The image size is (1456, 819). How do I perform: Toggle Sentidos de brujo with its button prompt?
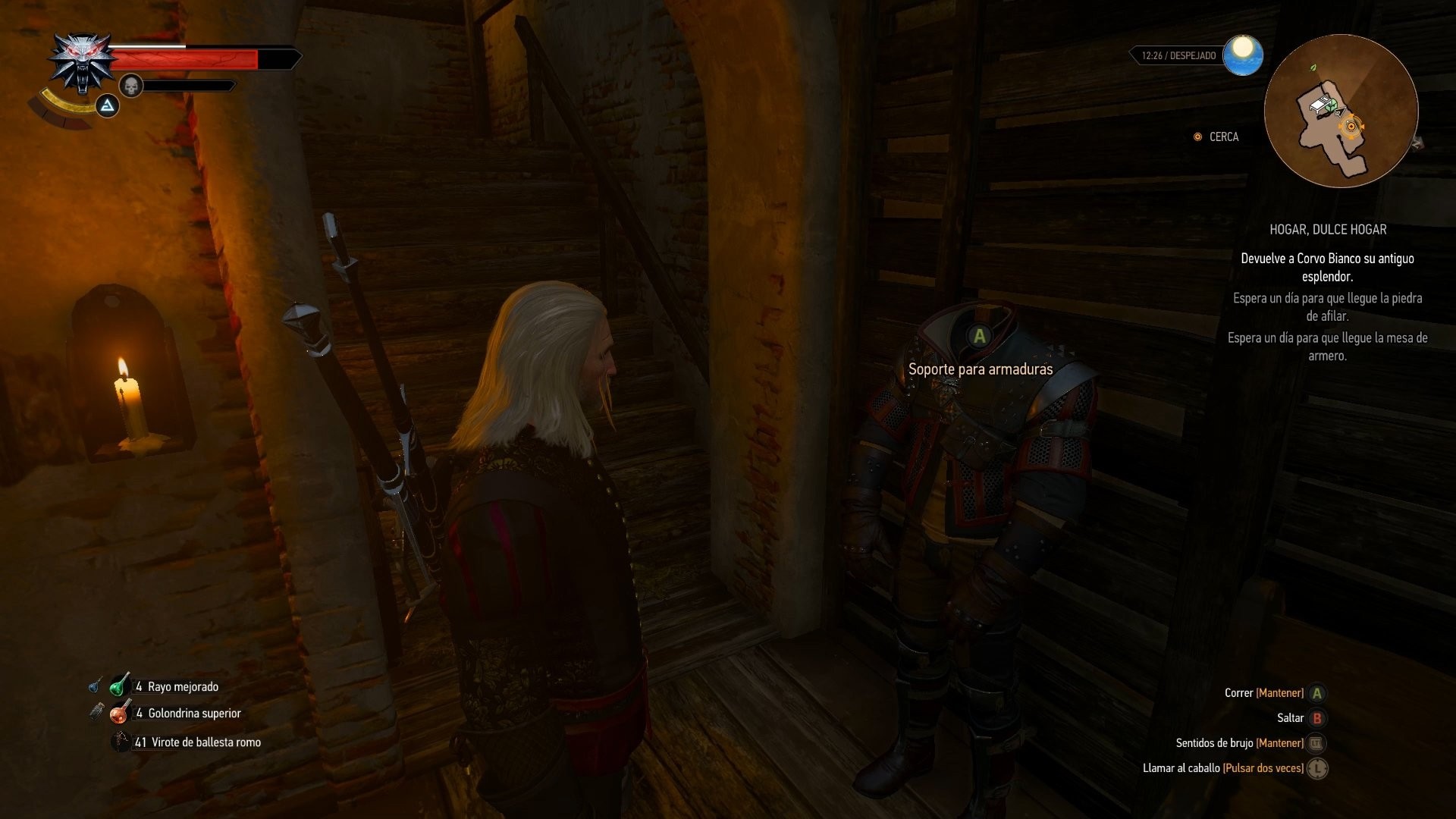click(1317, 743)
